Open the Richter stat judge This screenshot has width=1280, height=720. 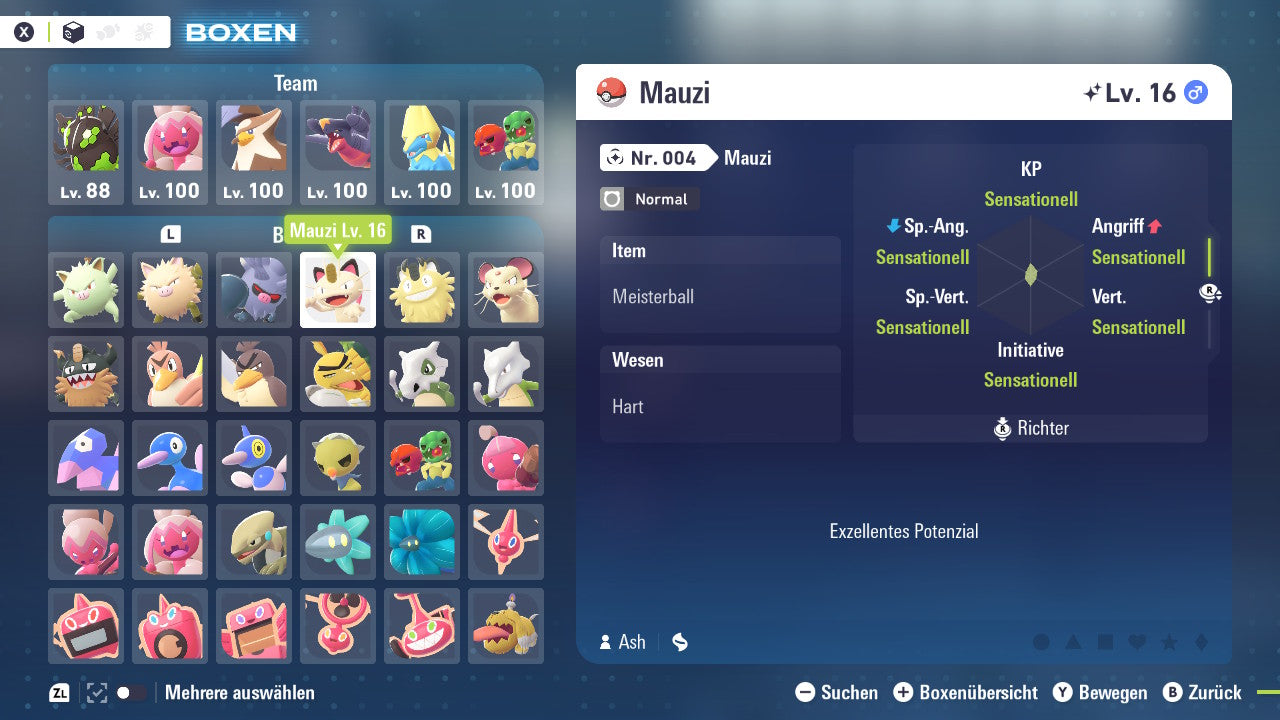(x=1030, y=428)
